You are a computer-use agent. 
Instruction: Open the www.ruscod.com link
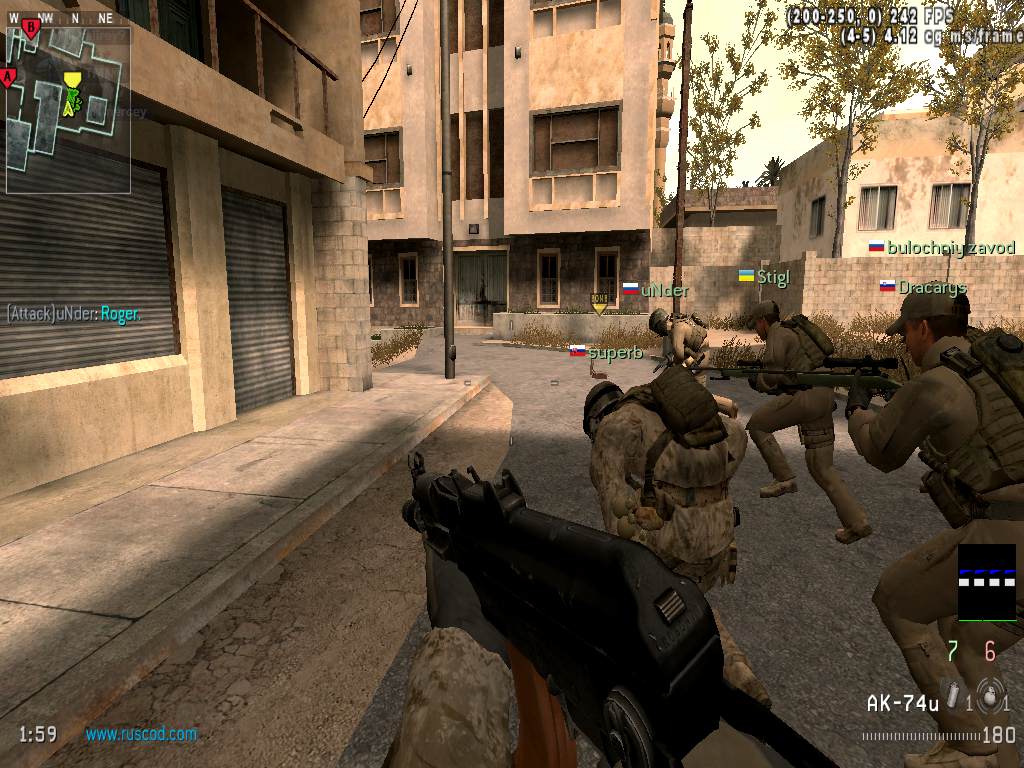pyautogui.click(x=141, y=734)
